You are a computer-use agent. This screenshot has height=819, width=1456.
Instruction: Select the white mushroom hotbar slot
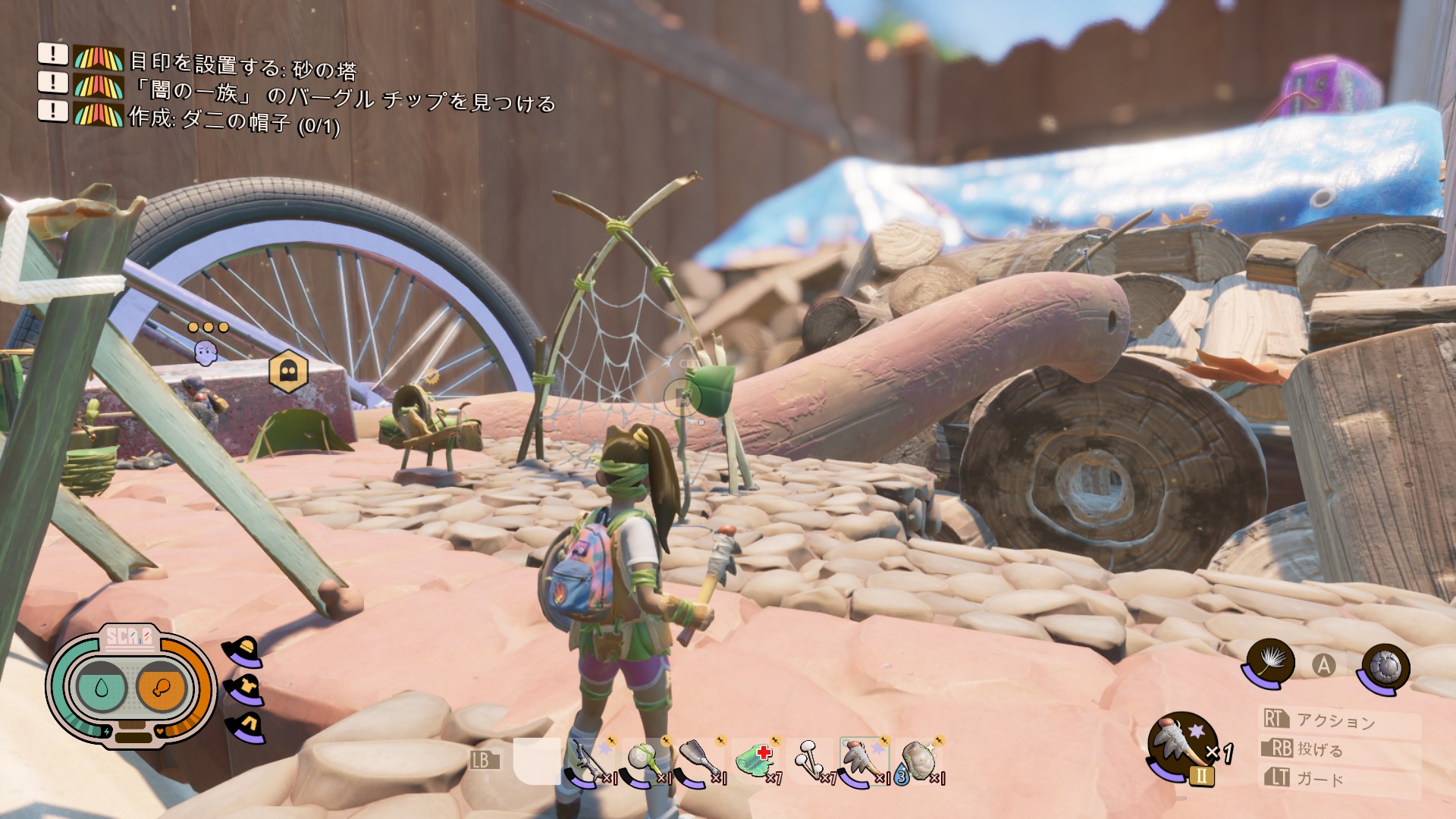810,761
